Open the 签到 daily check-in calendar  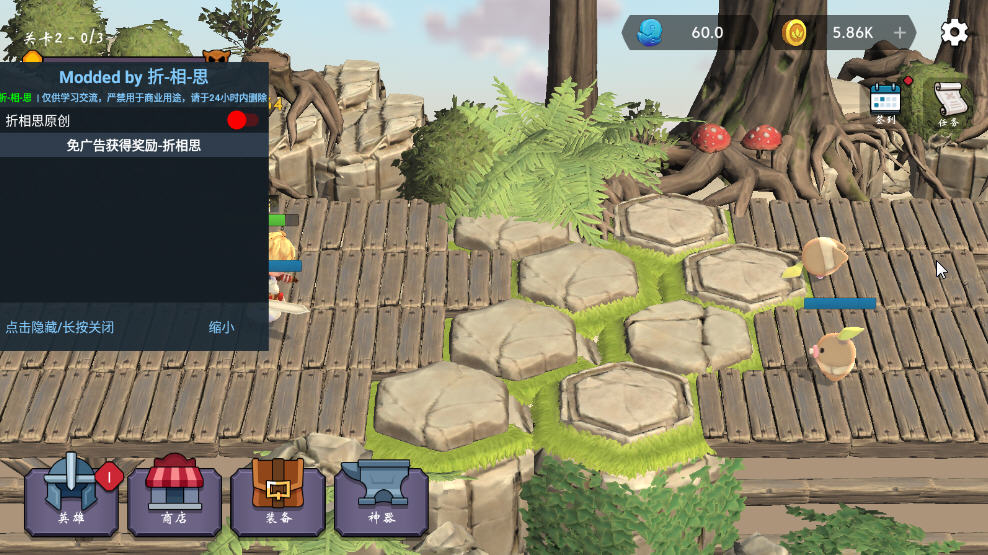point(885,102)
